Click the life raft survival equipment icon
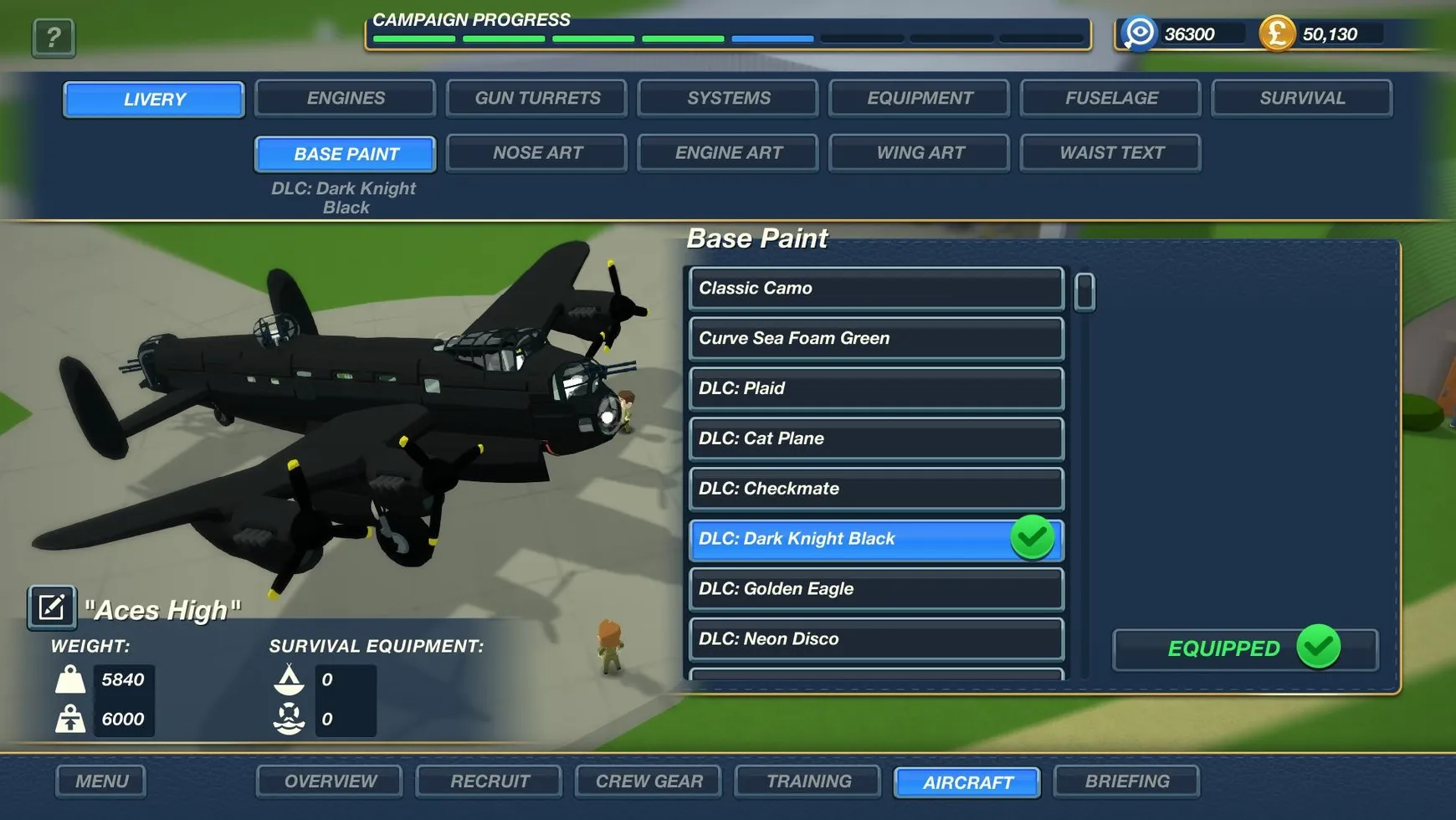This screenshot has width=1456, height=820. 290,718
